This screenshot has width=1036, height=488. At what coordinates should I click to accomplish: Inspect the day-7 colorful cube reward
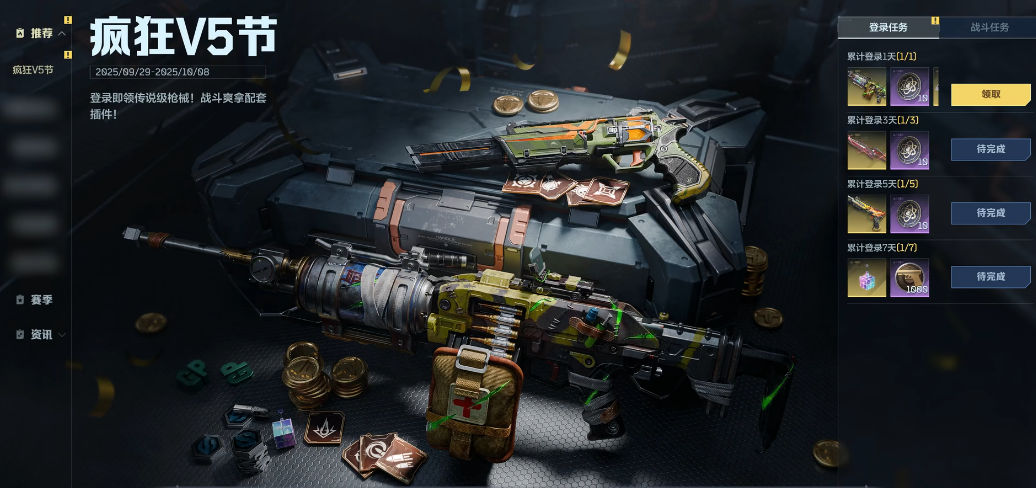point(866,277)
